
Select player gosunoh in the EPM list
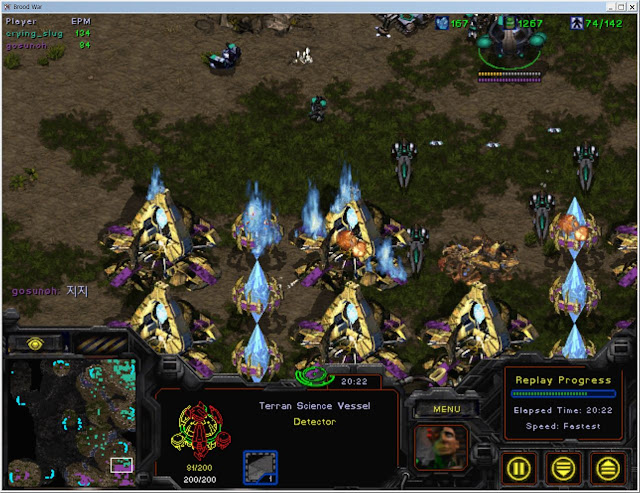click(28, 45)
